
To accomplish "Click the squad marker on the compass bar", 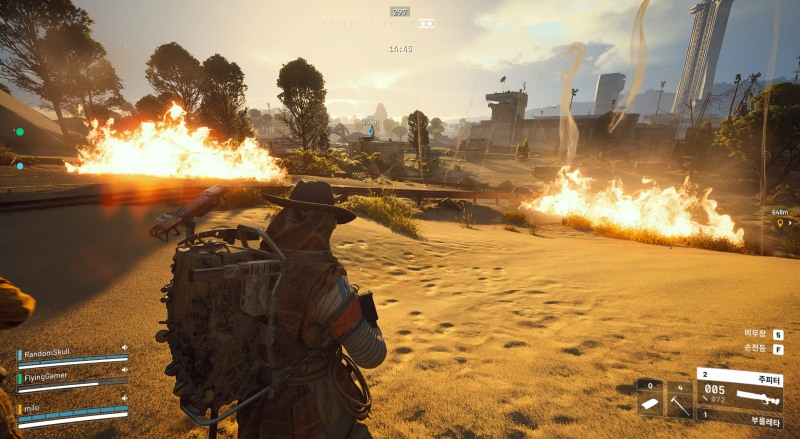I will (x=427, y=22).
